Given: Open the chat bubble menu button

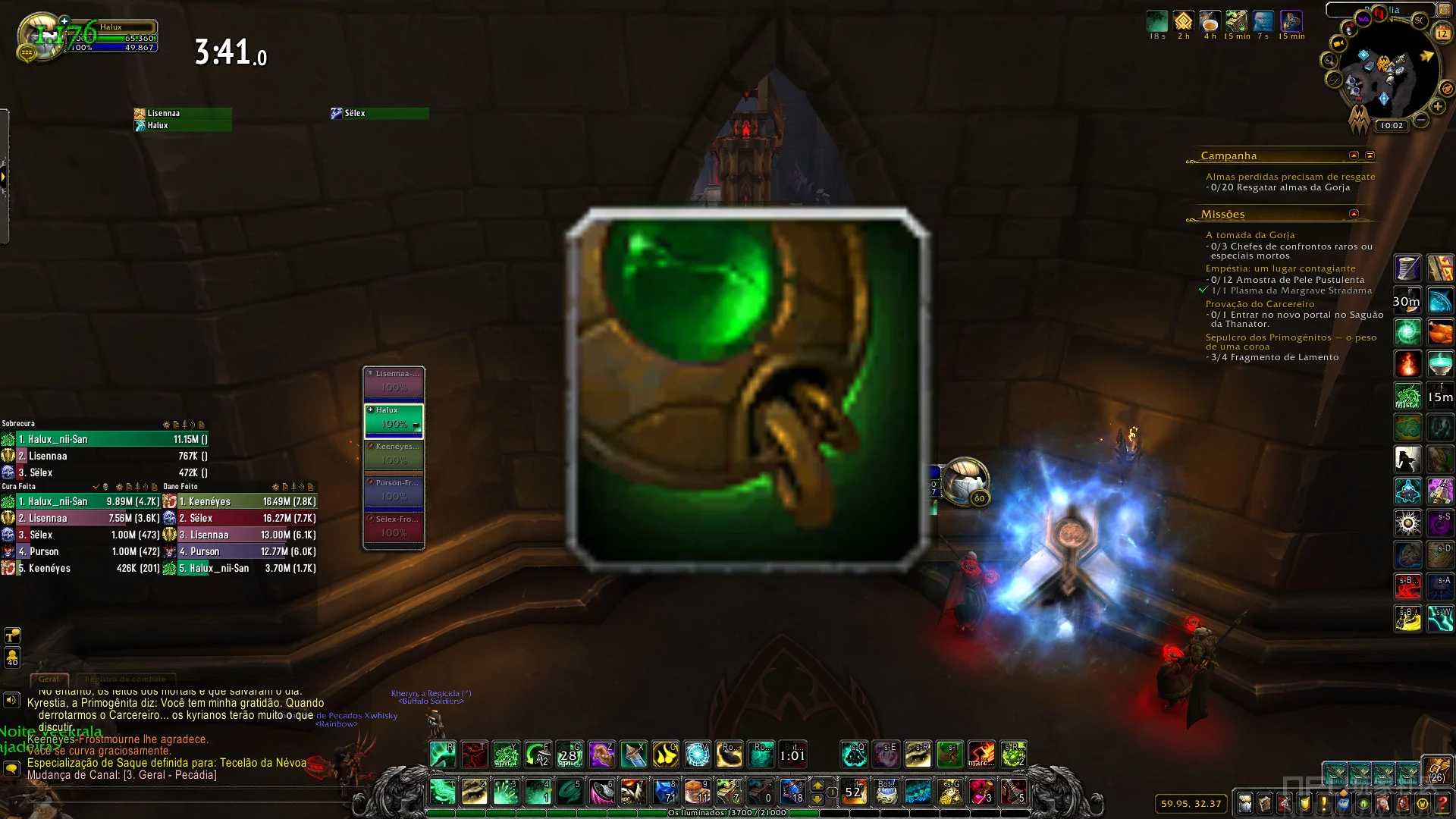Looking at the screenshot, I should (x=11, y=768).
